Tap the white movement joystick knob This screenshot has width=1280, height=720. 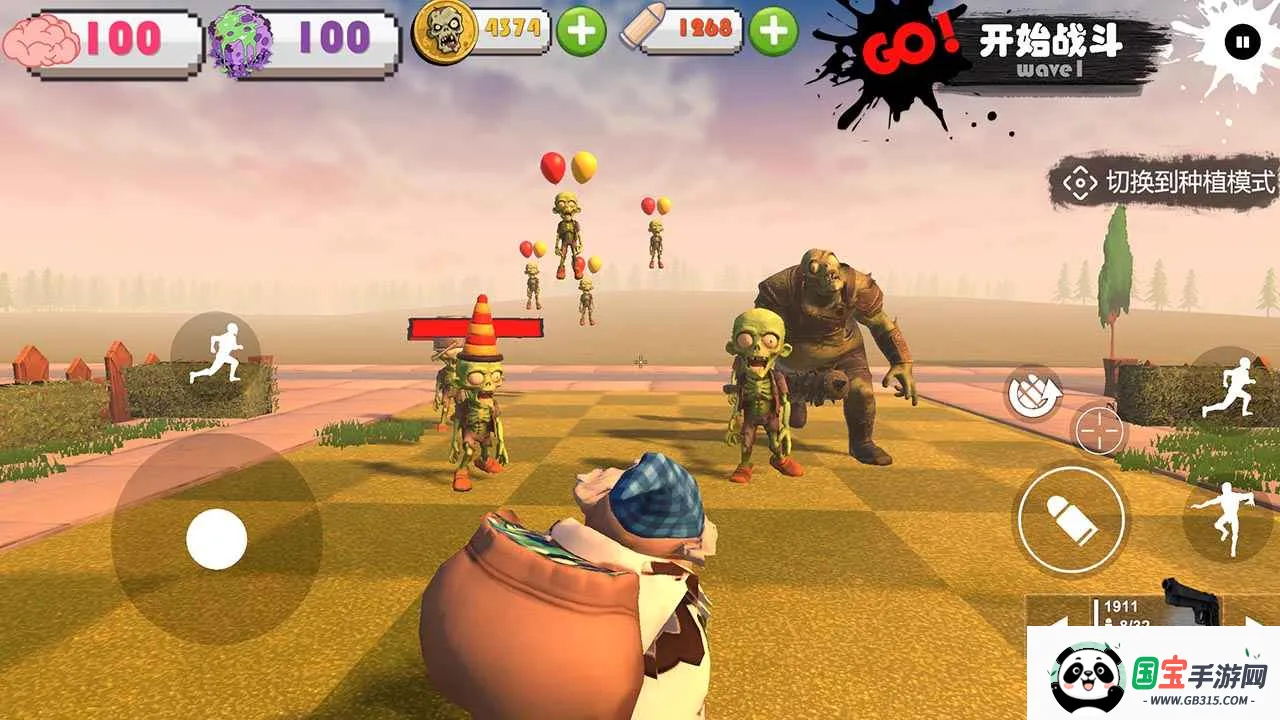[x=216, y=539]
